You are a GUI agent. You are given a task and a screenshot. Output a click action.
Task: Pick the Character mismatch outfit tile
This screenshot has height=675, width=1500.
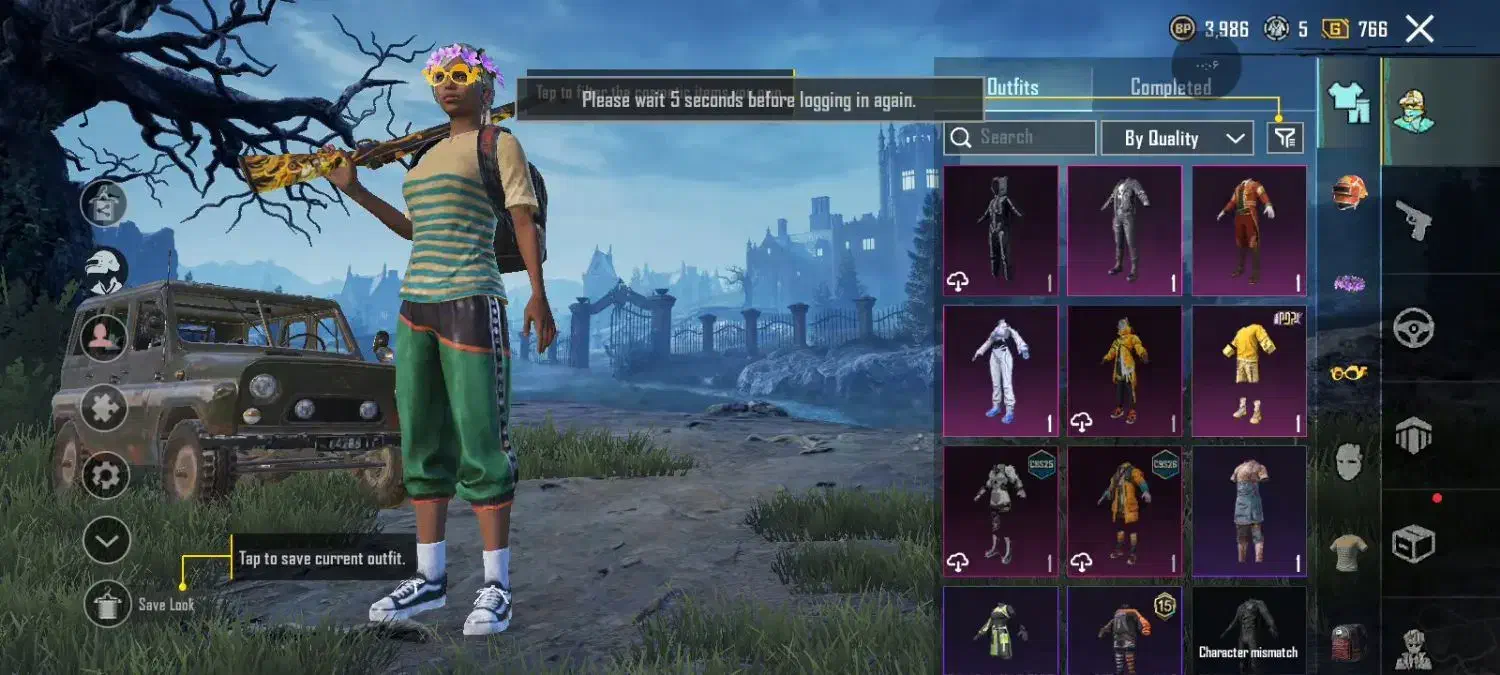point(1249,630)
